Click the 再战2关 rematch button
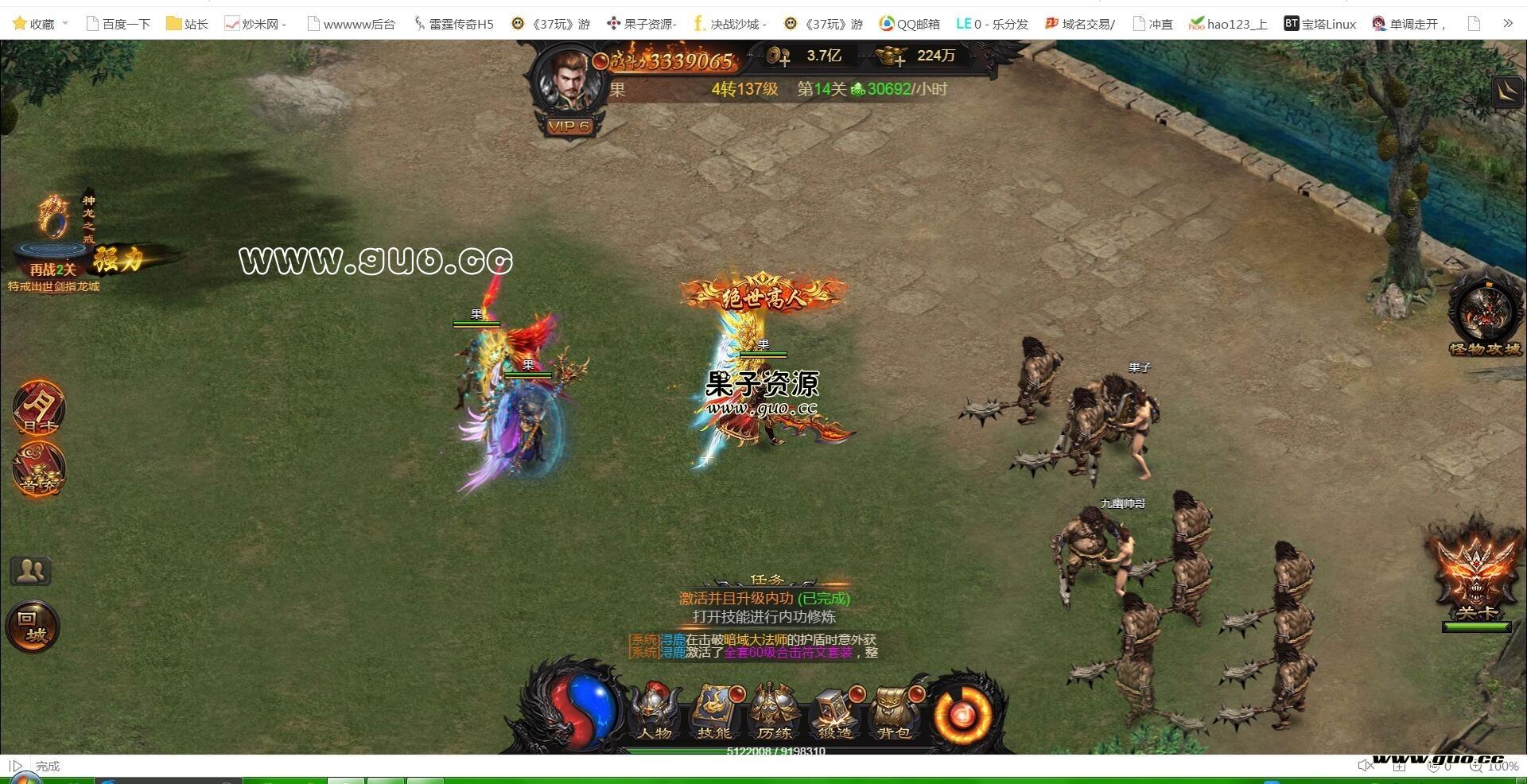 (52, 270)
